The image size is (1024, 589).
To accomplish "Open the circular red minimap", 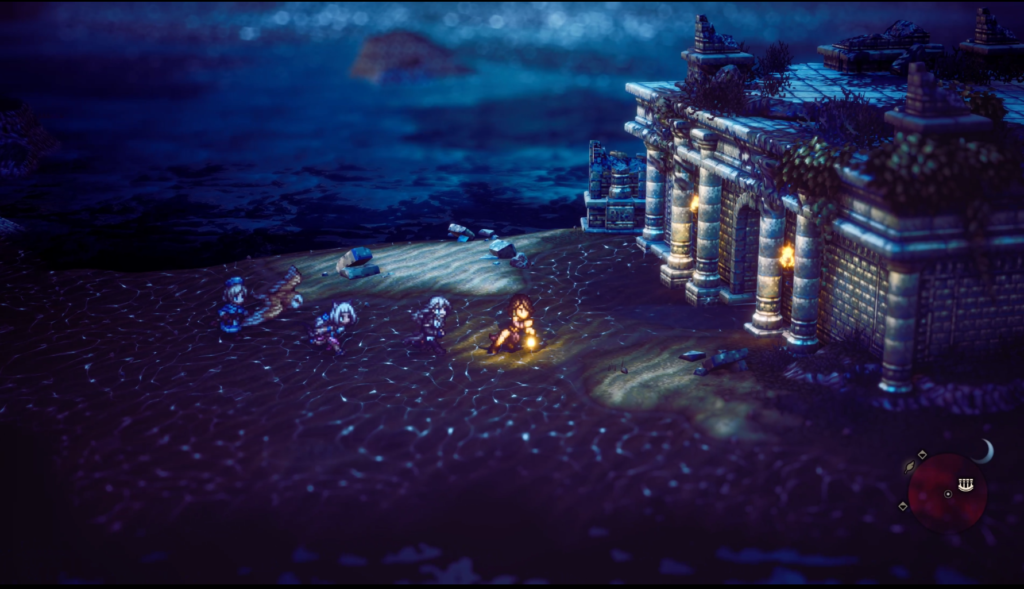I will pyautogui.click(x=946, y=492).
